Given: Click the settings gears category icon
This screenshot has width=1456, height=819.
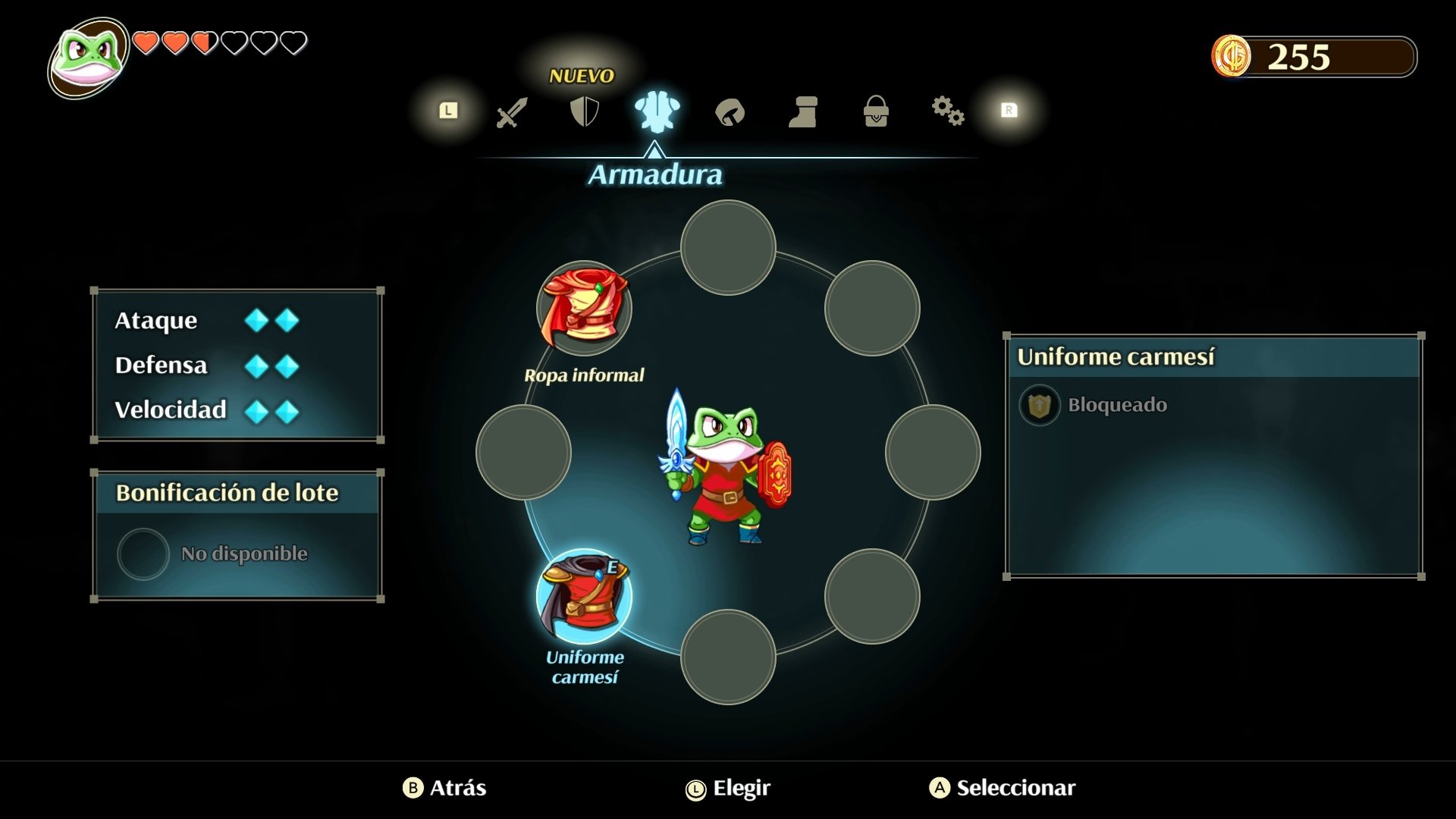Looking at the screenshot, I should 949,112.
